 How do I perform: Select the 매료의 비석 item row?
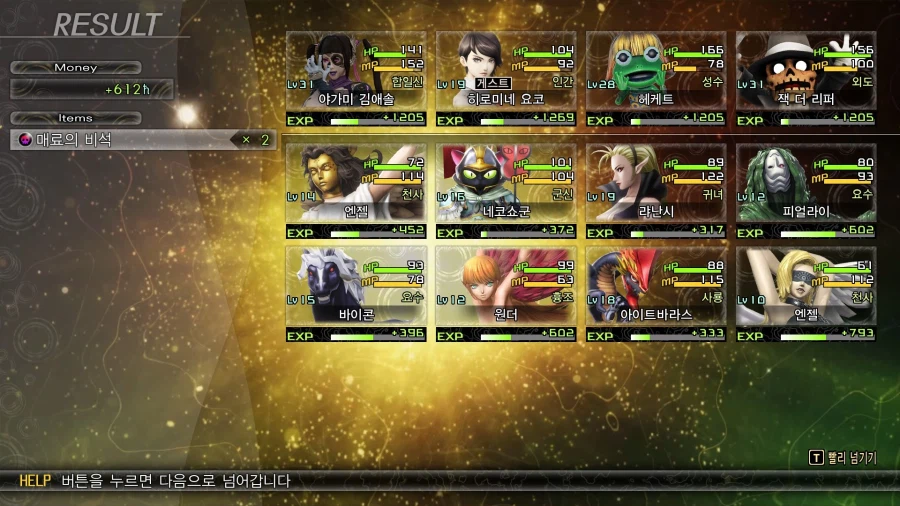tap(142, 140)
